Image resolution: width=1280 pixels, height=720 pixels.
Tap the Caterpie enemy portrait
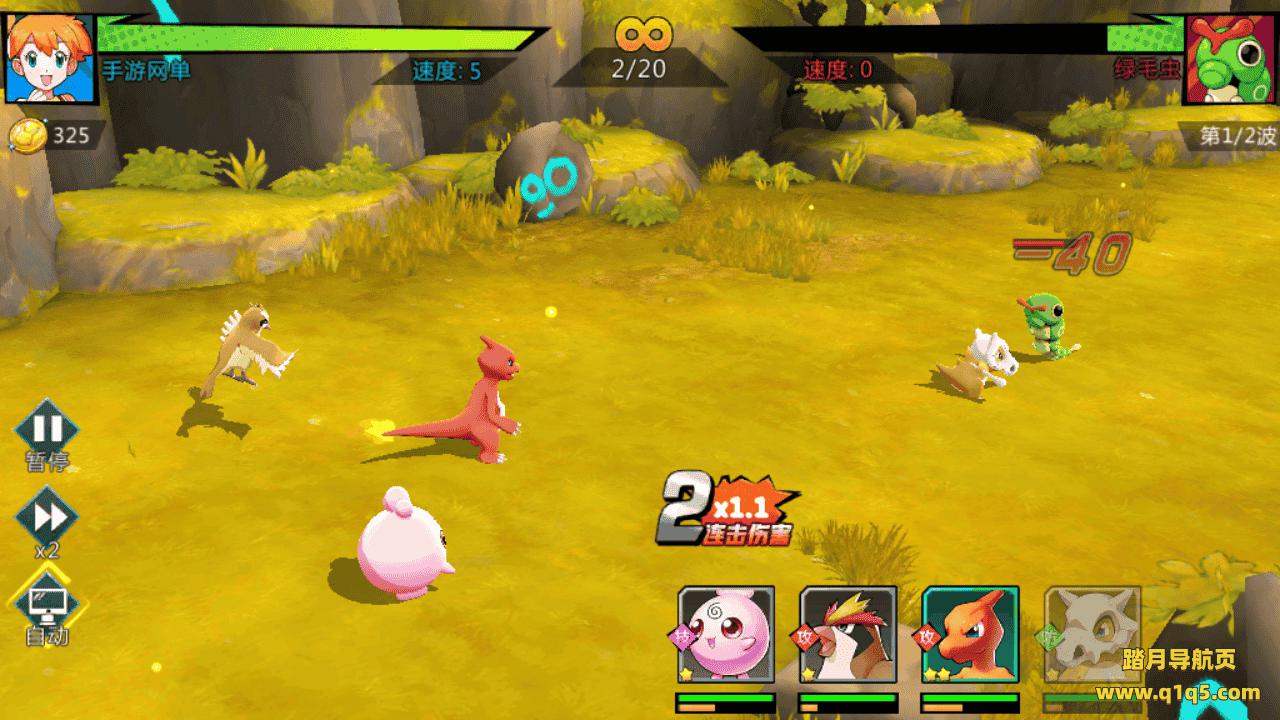click(x=1229, y=57)
